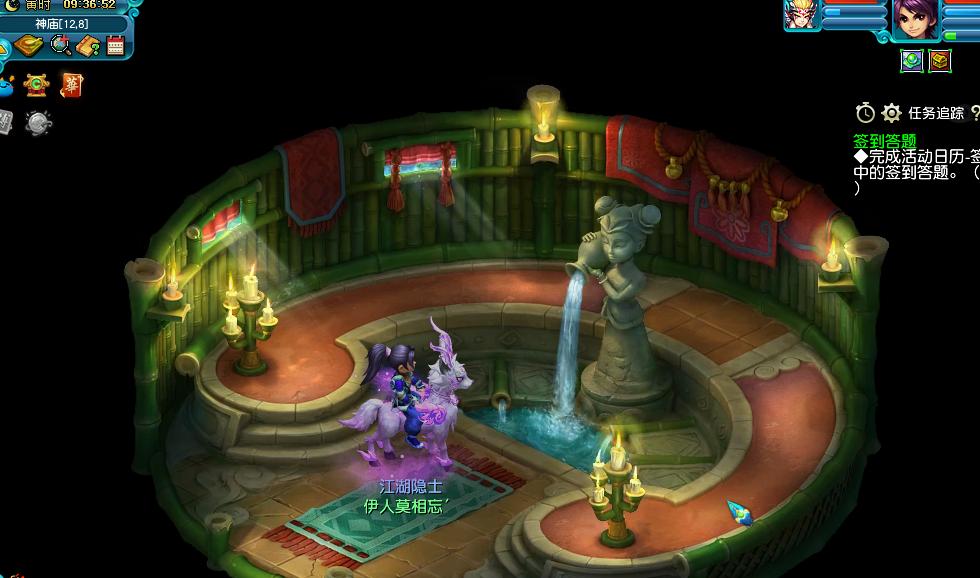Viewport: 980px width, 578px height.
Task: Select the 签到答题 quest in tracker
Action: point(885,141)
